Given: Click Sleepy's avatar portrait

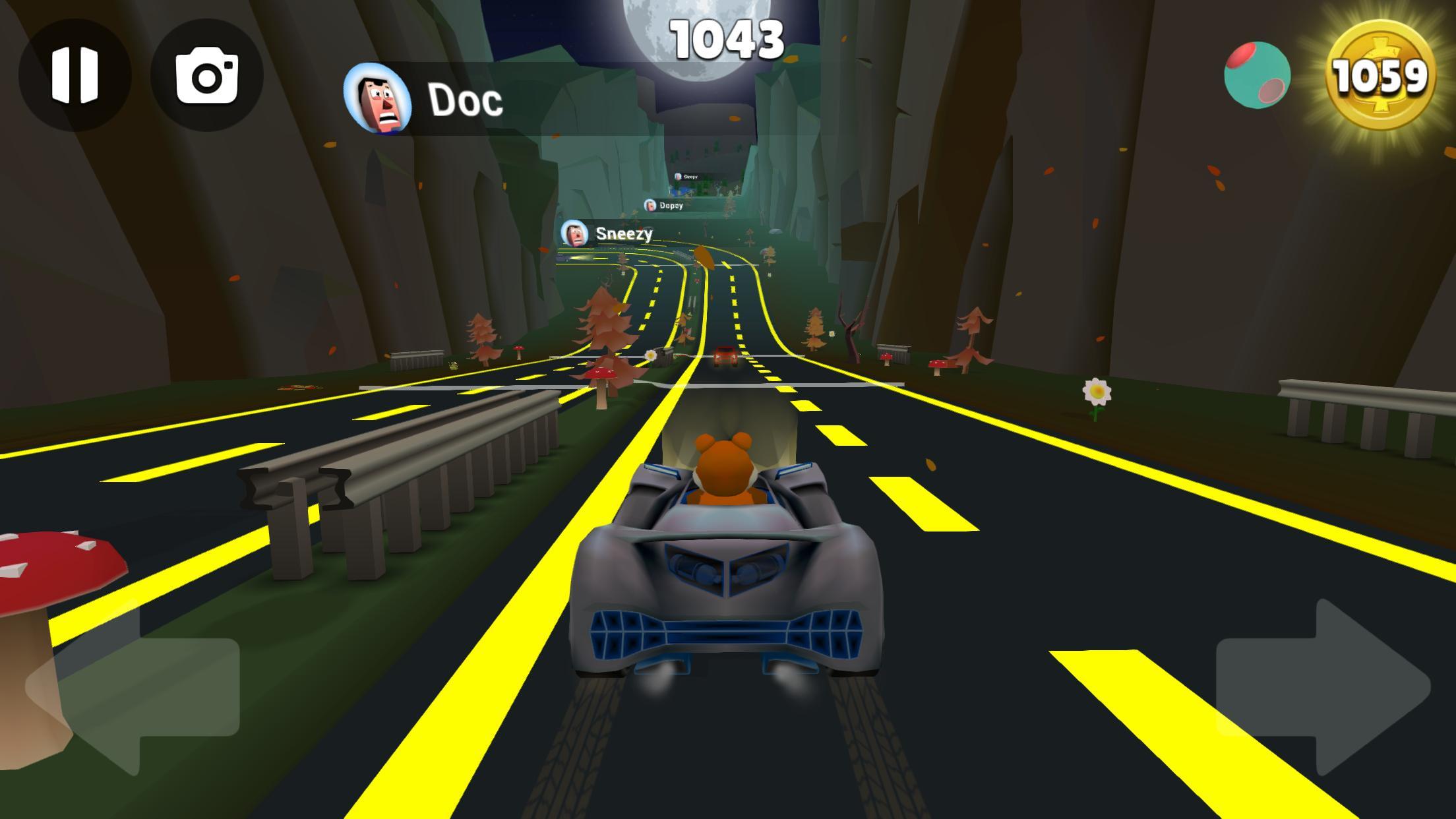Looking at the screenshot, I should click(x=679, y=177).
